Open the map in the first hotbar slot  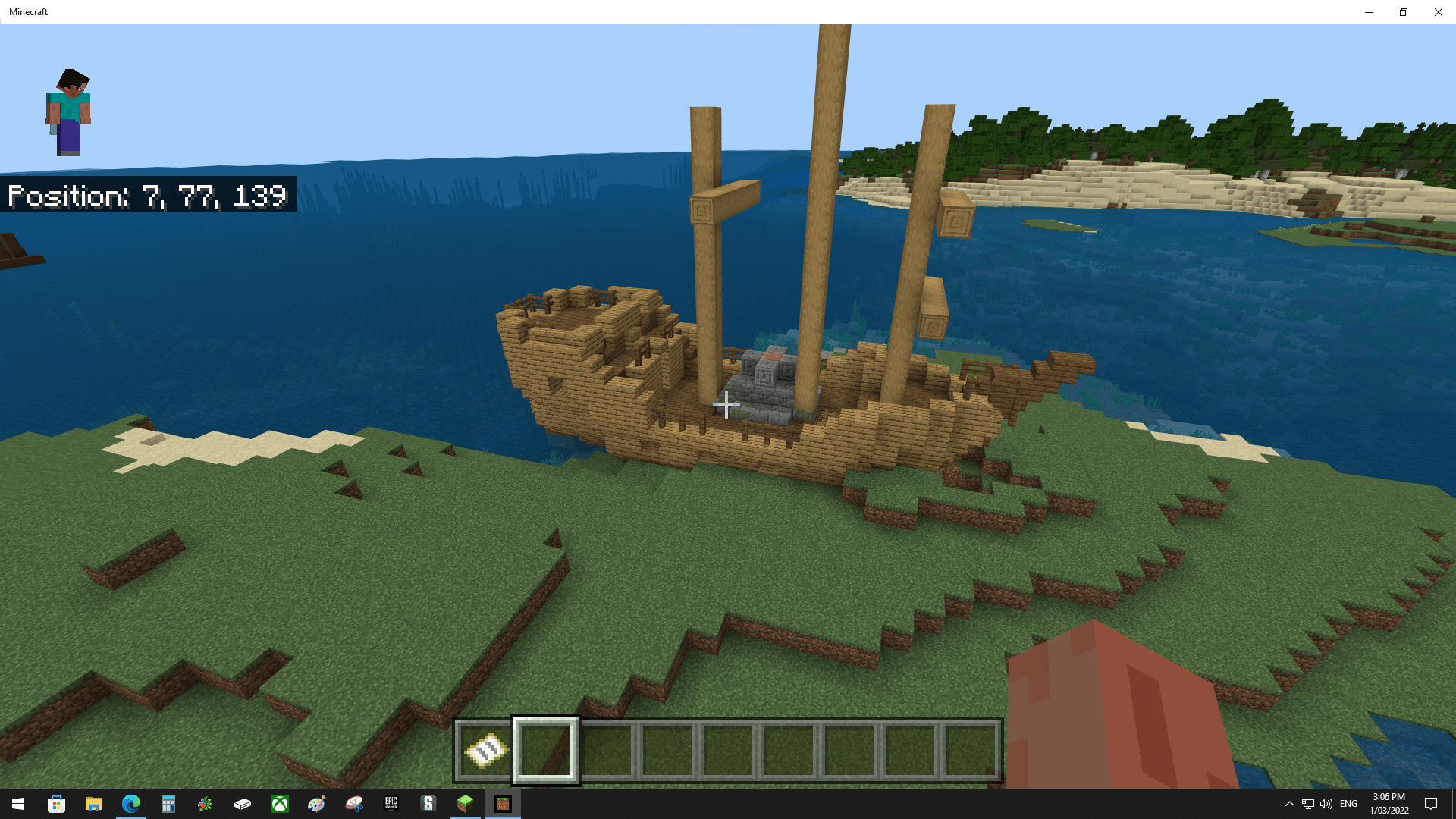click(484, 751)
